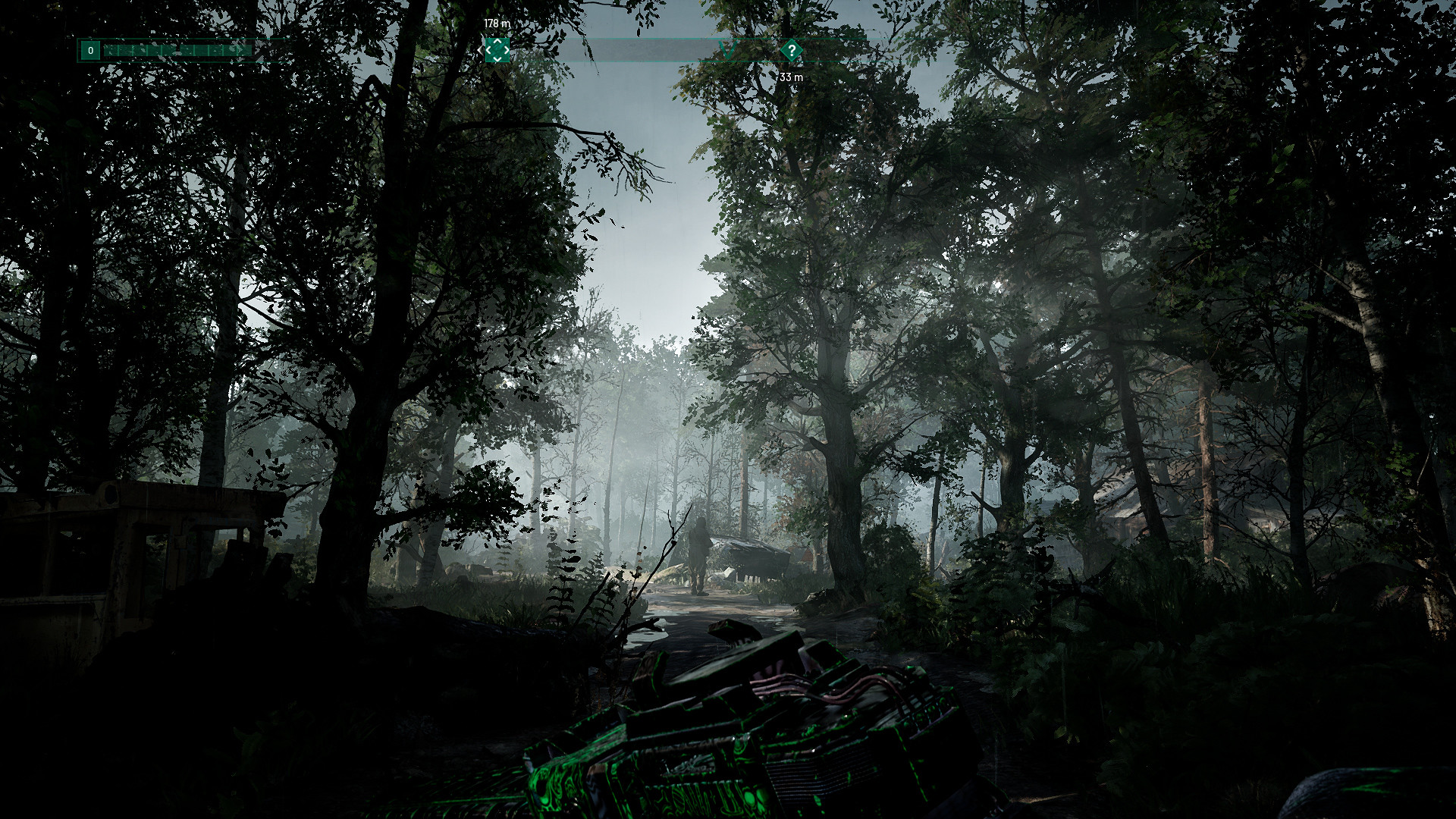The width and height of the screenshot is (1456, 819).
Task: Toggle the third hotbar slot
Action: tap(140, 49)
